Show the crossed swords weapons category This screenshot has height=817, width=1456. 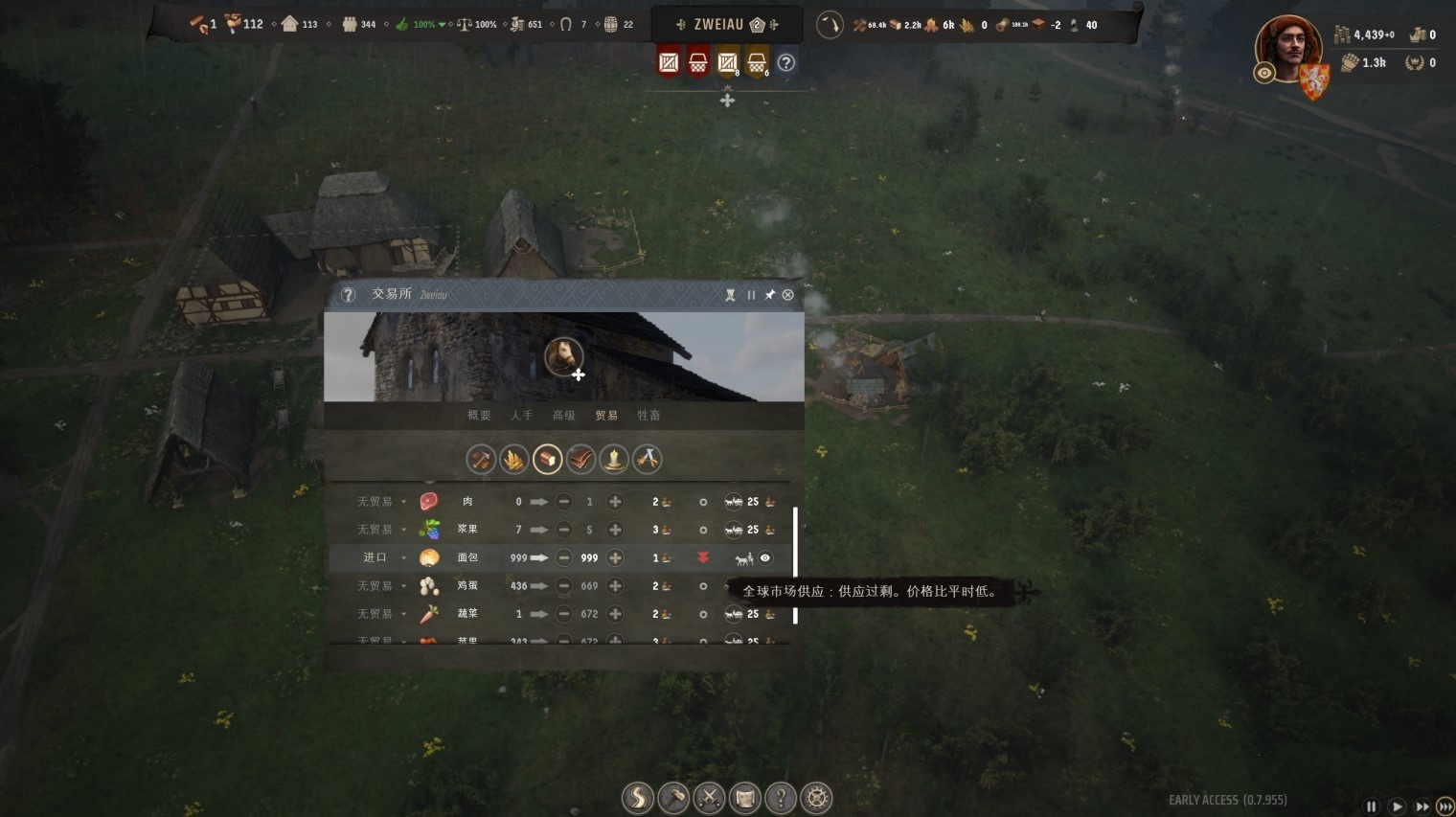point(648,460)
